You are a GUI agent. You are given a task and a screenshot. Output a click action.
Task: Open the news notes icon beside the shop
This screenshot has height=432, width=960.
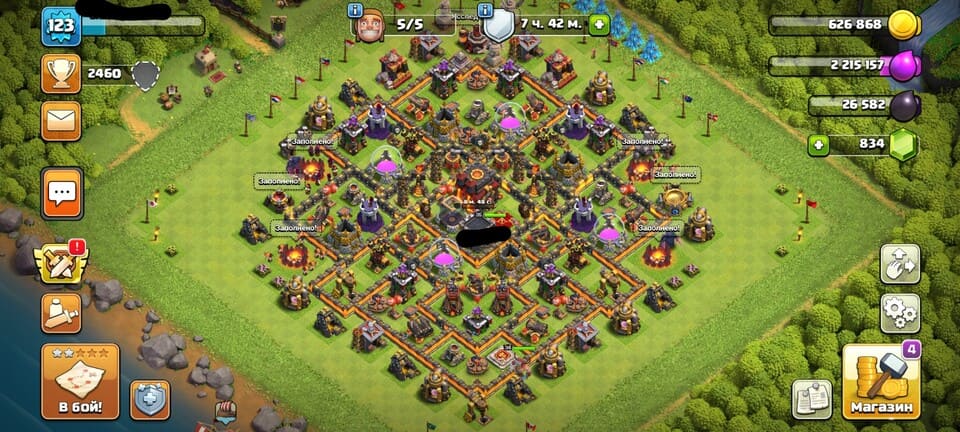coord(811,399)
